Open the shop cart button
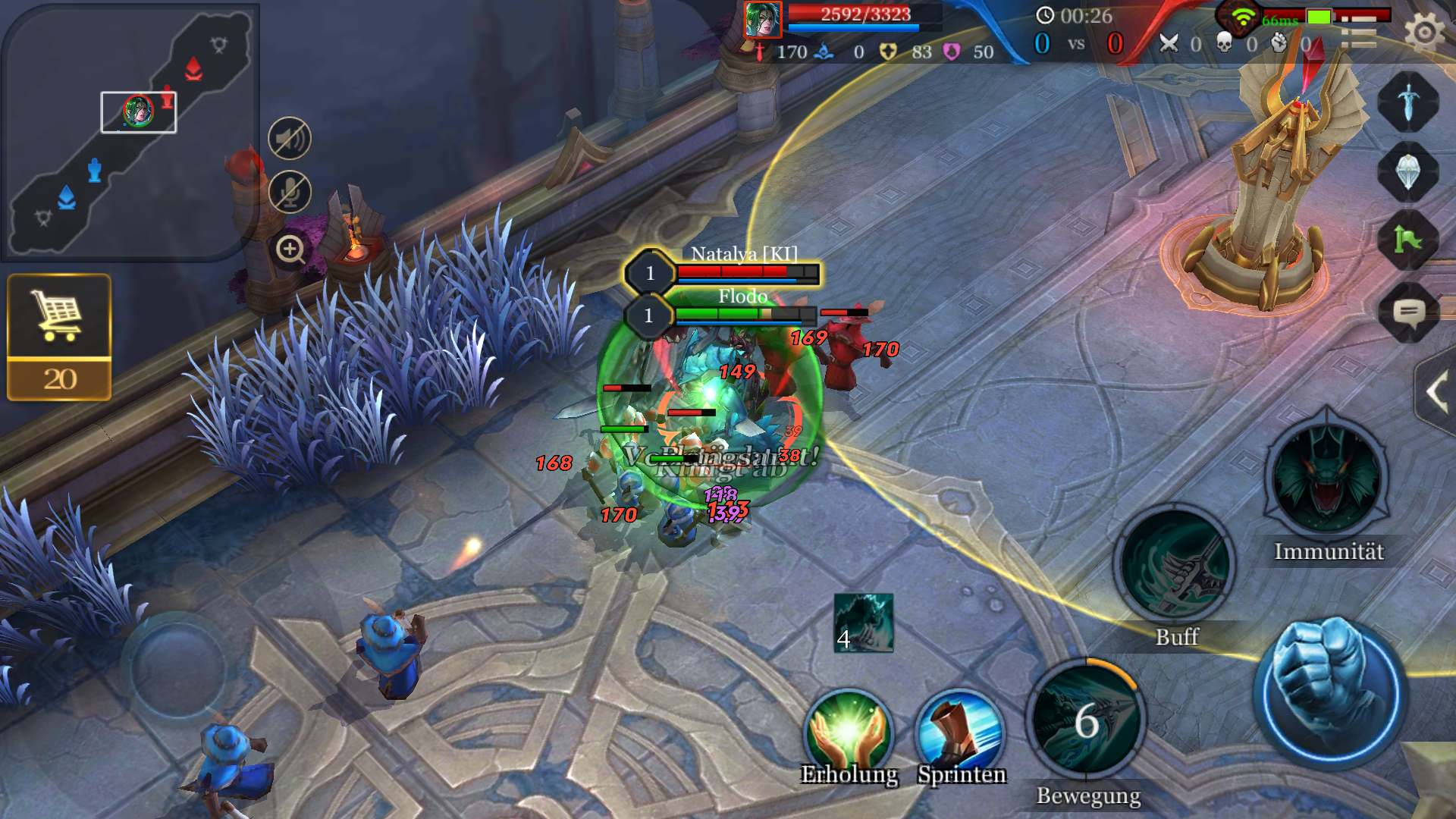1456x819 pixels. click(x=59, y=337)
